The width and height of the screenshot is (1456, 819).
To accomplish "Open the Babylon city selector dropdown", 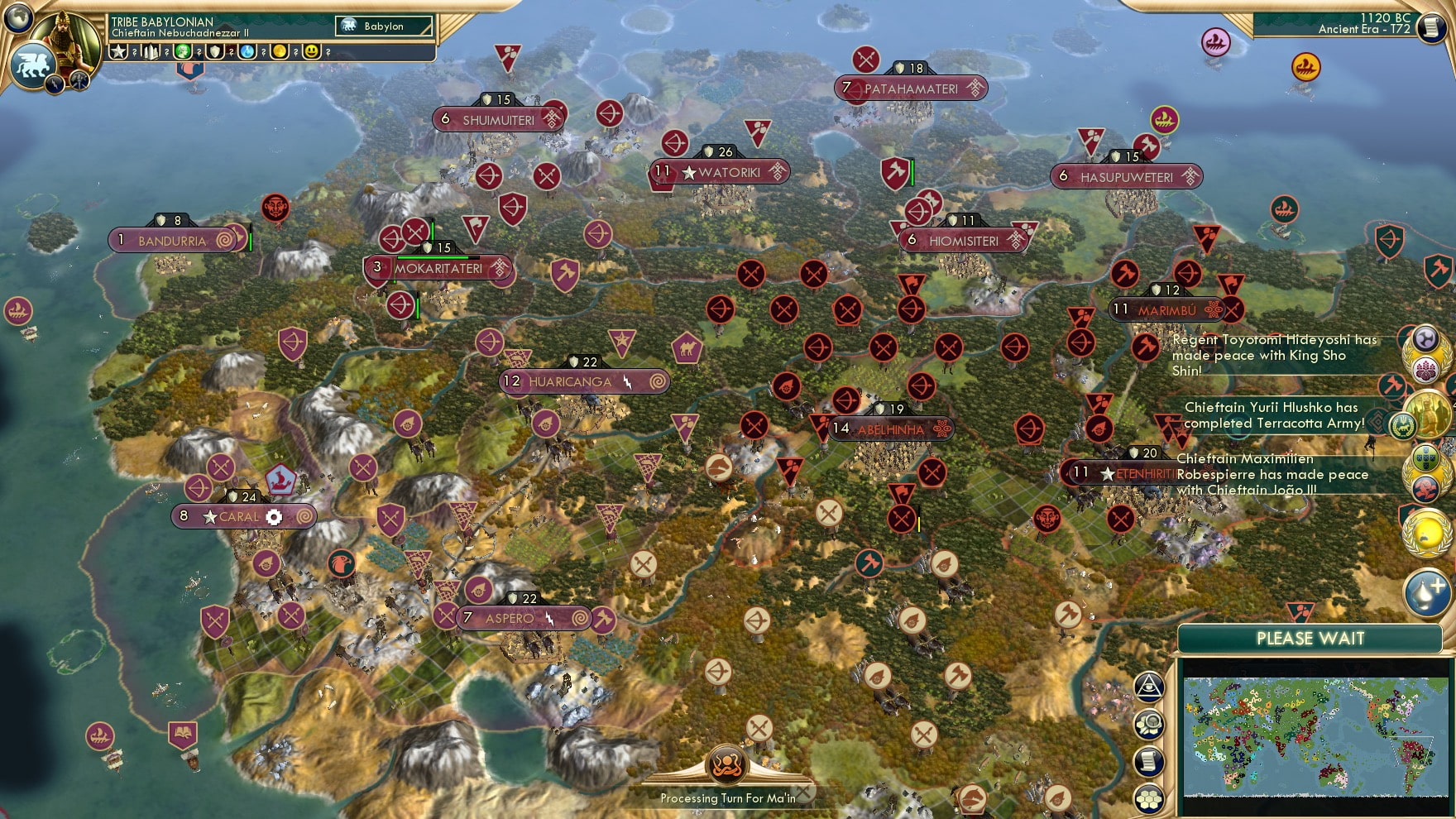I will pyautogui.click(x=384, y=26).
